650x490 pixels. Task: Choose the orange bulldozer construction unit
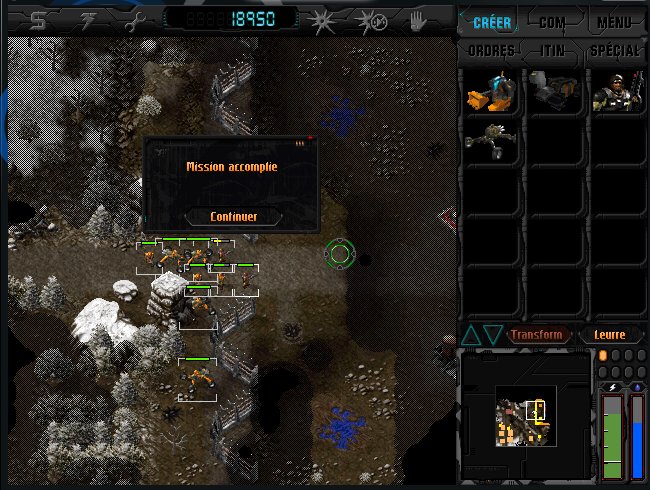[490, 92]
